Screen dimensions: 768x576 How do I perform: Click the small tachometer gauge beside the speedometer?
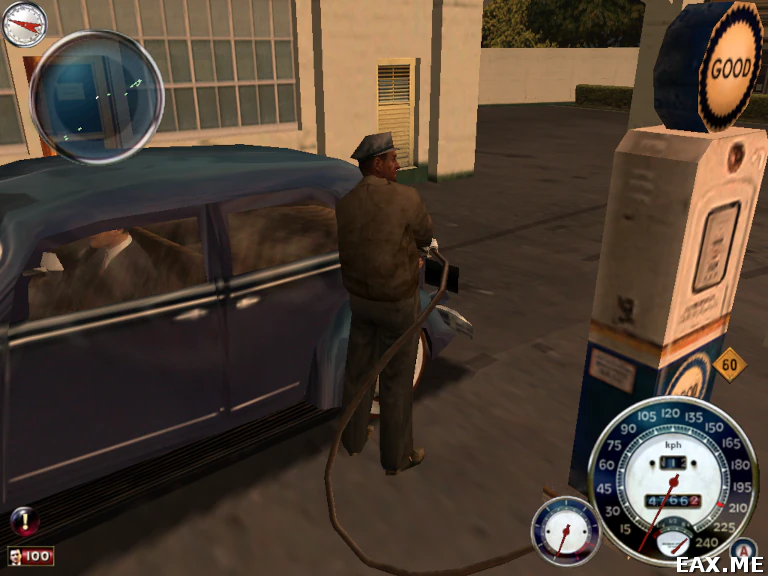pos(566,531)
